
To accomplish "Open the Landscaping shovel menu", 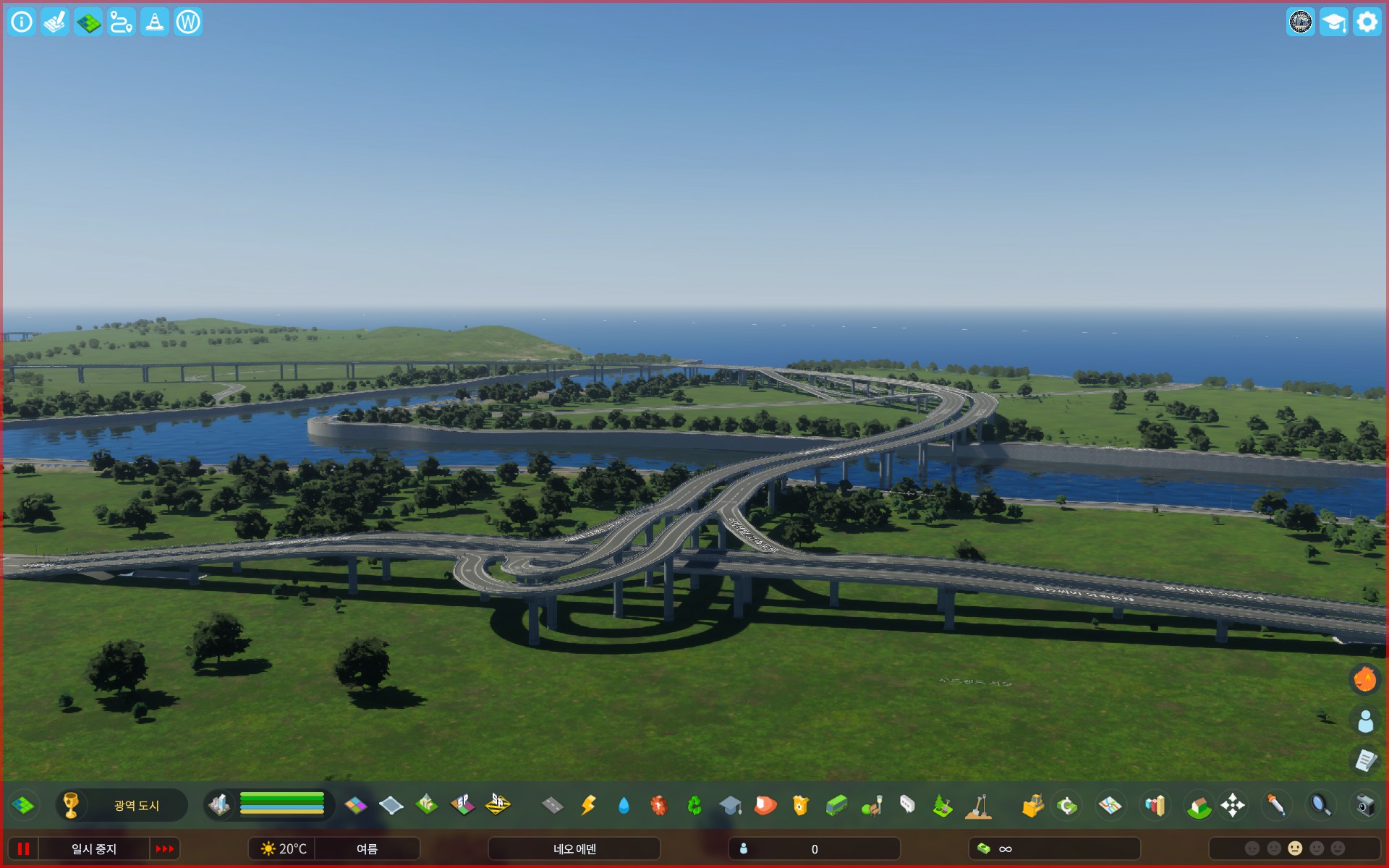I will click(978, 805).
